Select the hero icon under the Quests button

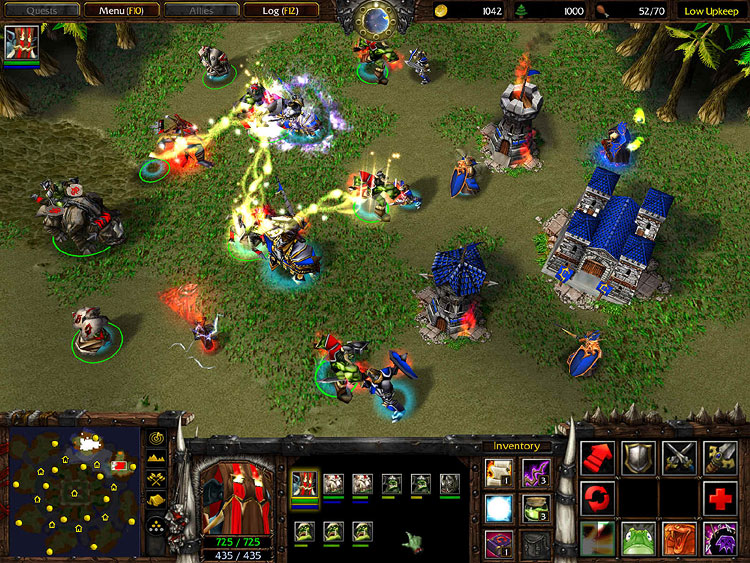tap(21, 45)
